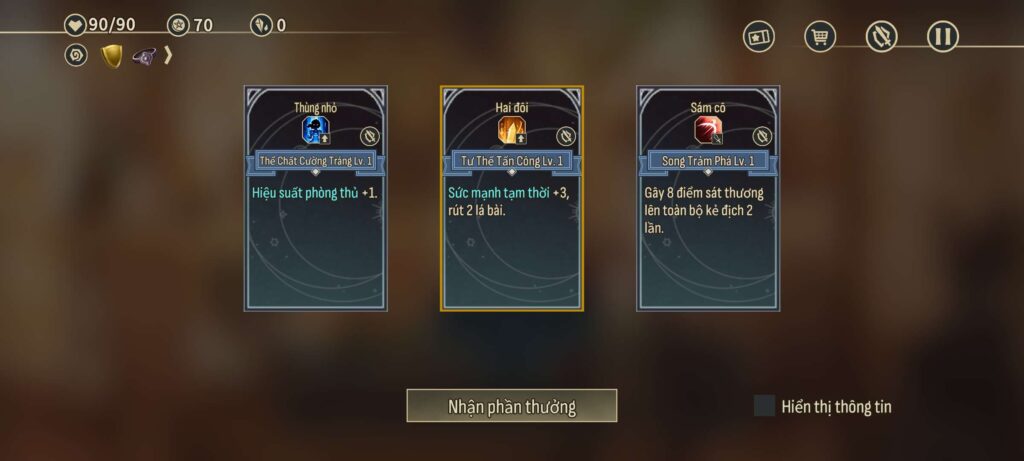Screen dimensions: 1024x461
Task: Click the small round icon on Thùng nhỏ card
Action: point(369,136)
